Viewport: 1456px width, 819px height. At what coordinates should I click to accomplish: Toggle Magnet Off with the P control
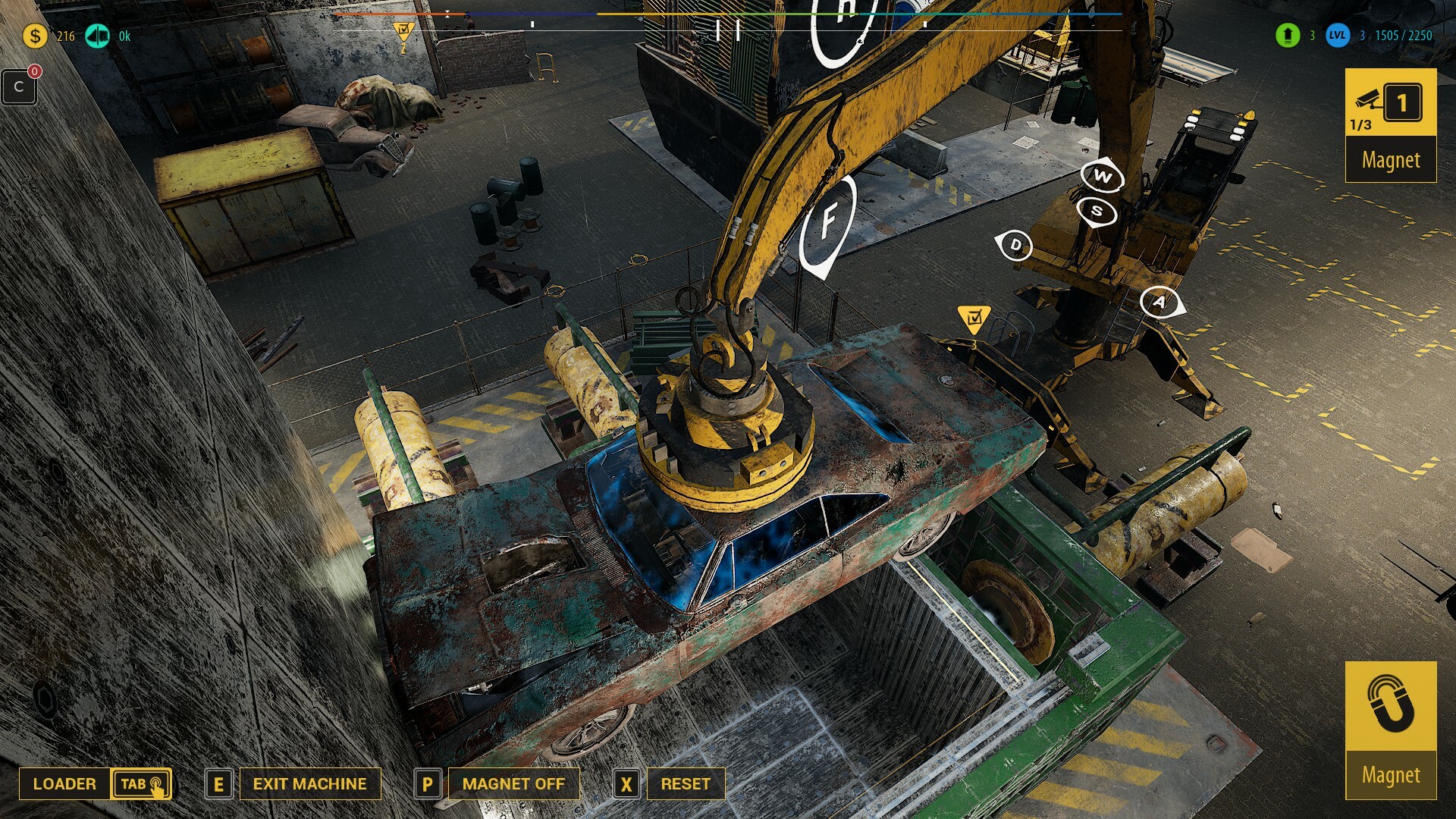428,783
